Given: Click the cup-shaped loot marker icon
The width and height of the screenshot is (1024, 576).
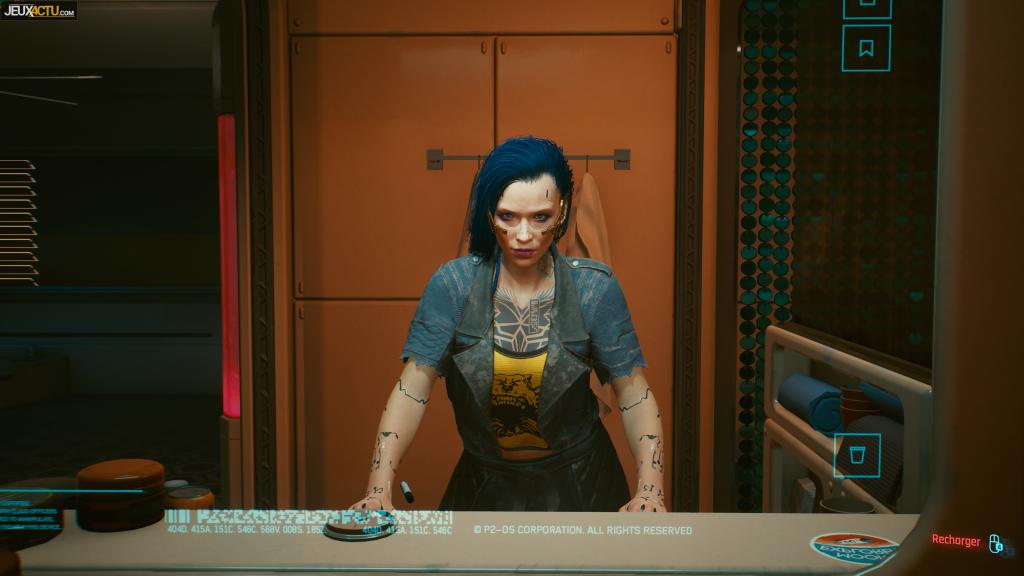Looking at the screenshot, I should [x=857, y=455].
